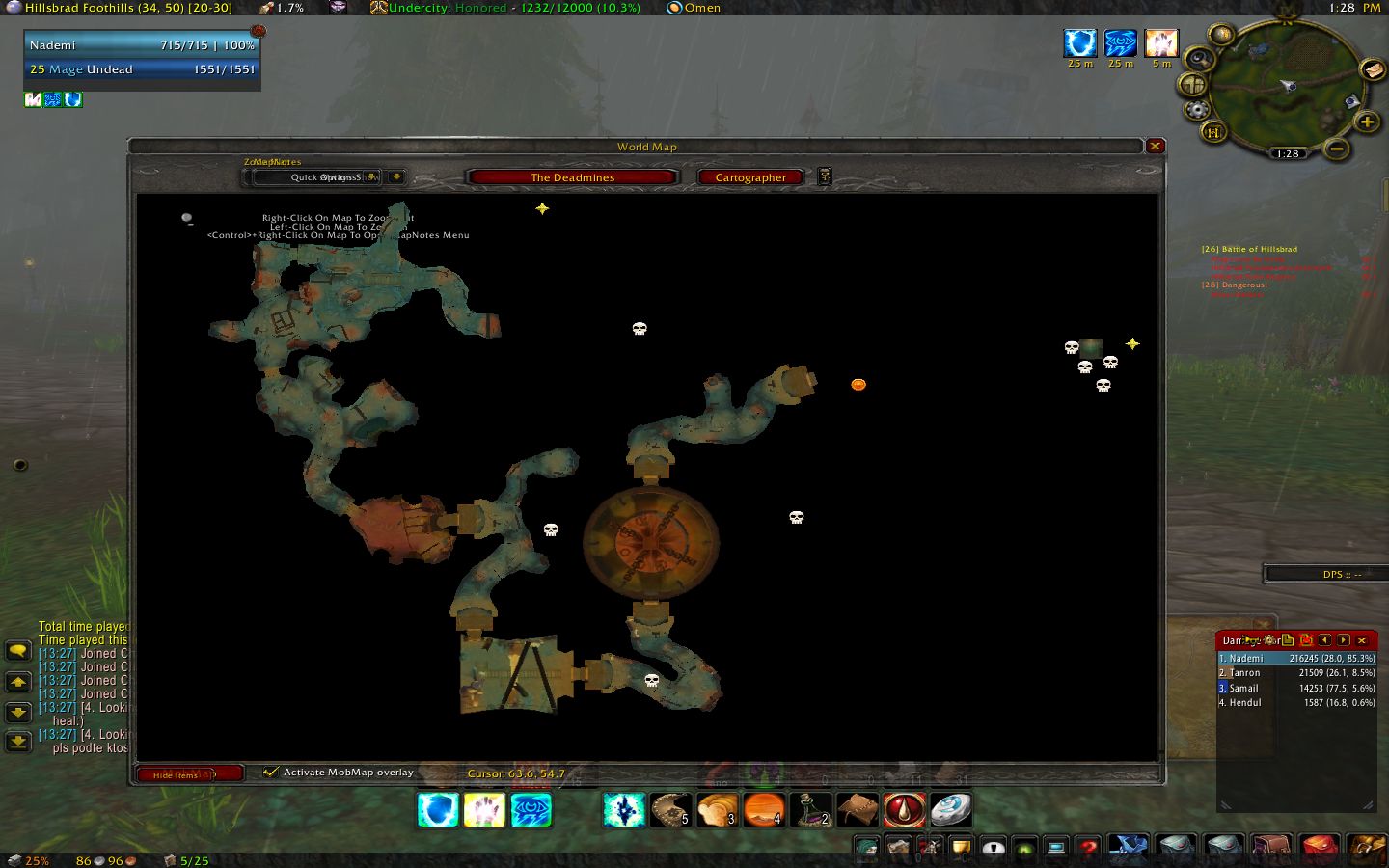
Task: Open The Deadmines map dropdown
Action: [572, 177]
